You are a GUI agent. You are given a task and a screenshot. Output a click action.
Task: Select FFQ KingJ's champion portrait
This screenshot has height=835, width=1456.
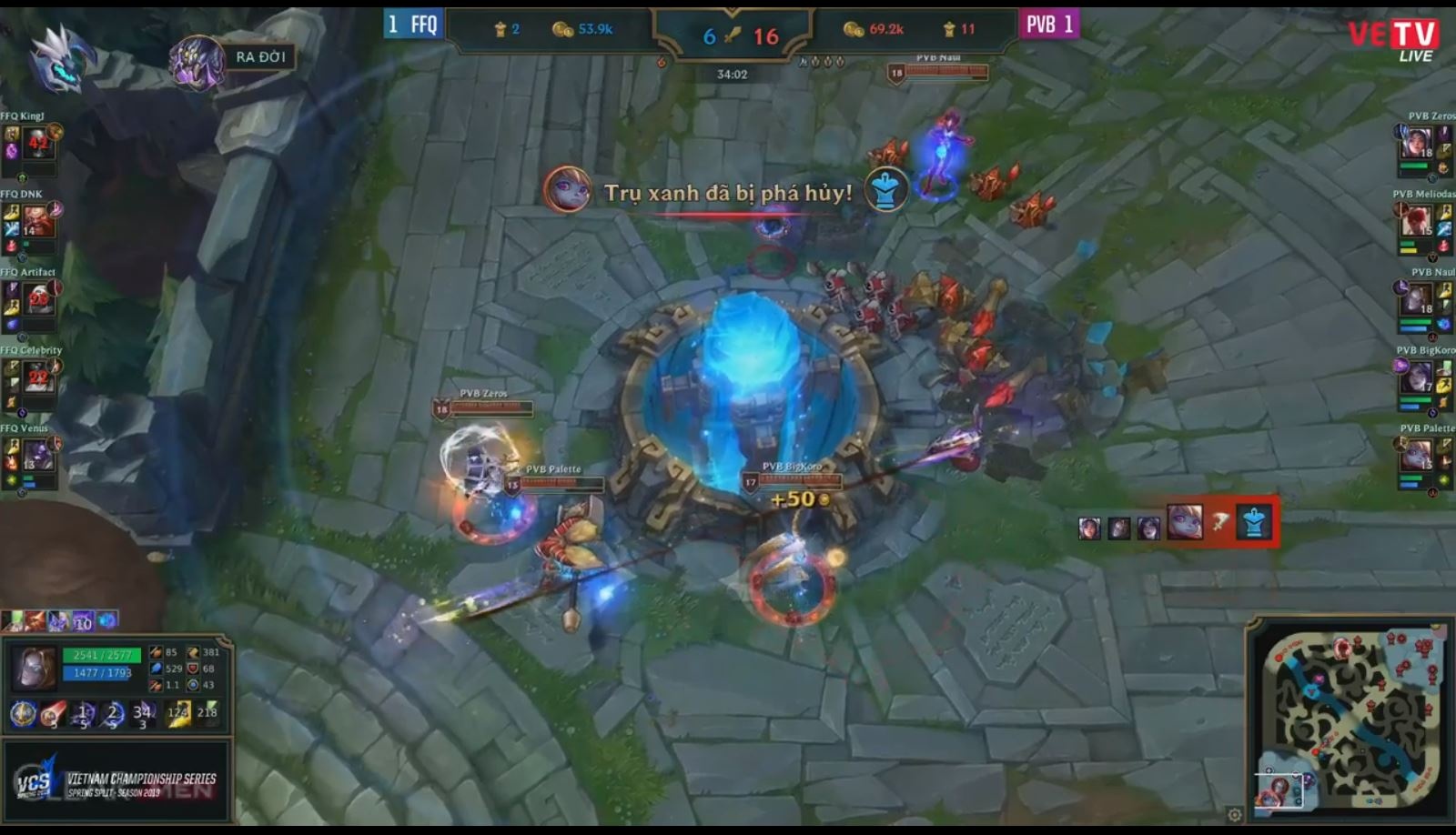[x=37, y=142]
